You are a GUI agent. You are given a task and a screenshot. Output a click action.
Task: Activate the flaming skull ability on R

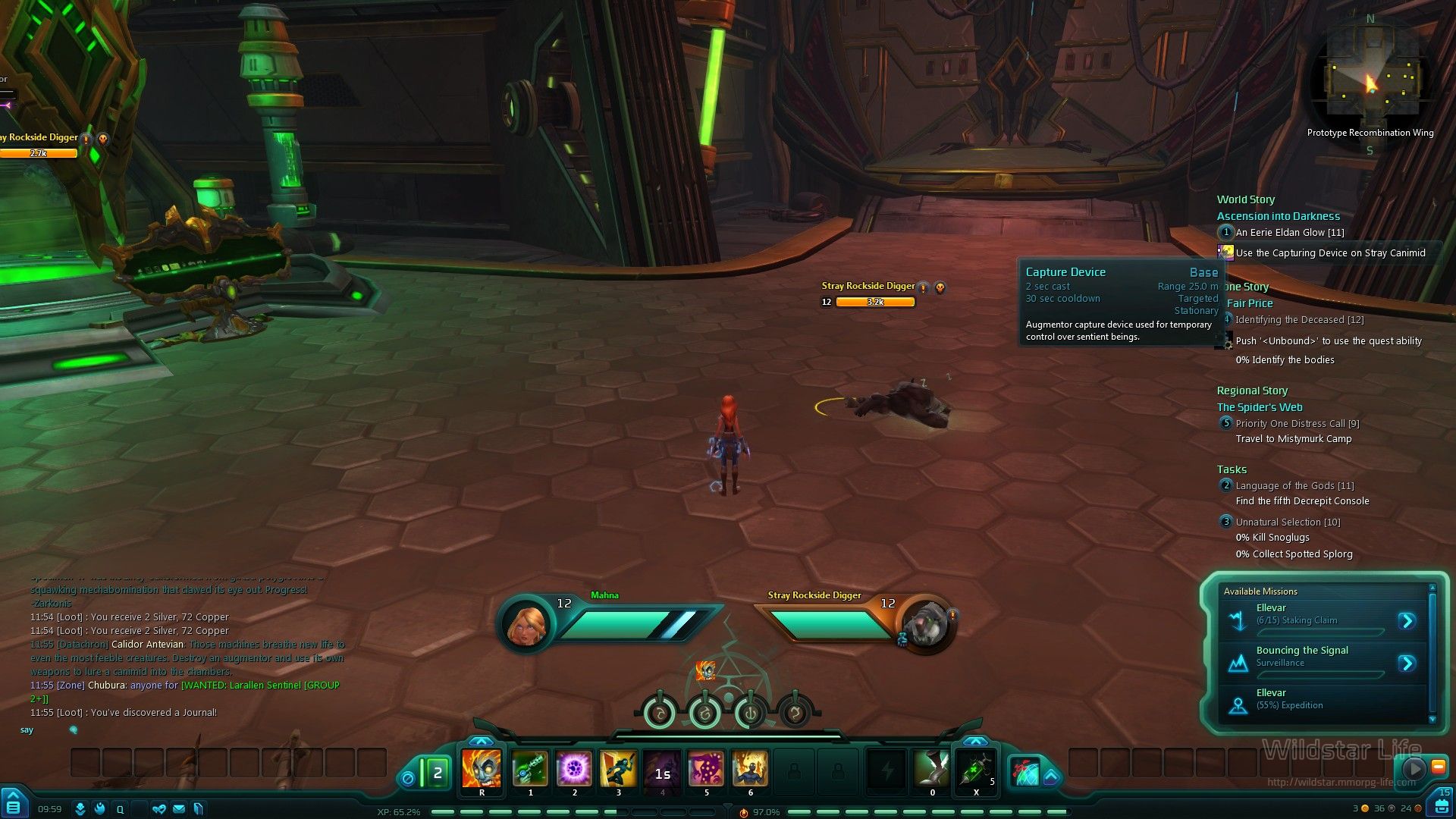pyautogui.click(x=482, y=769)
